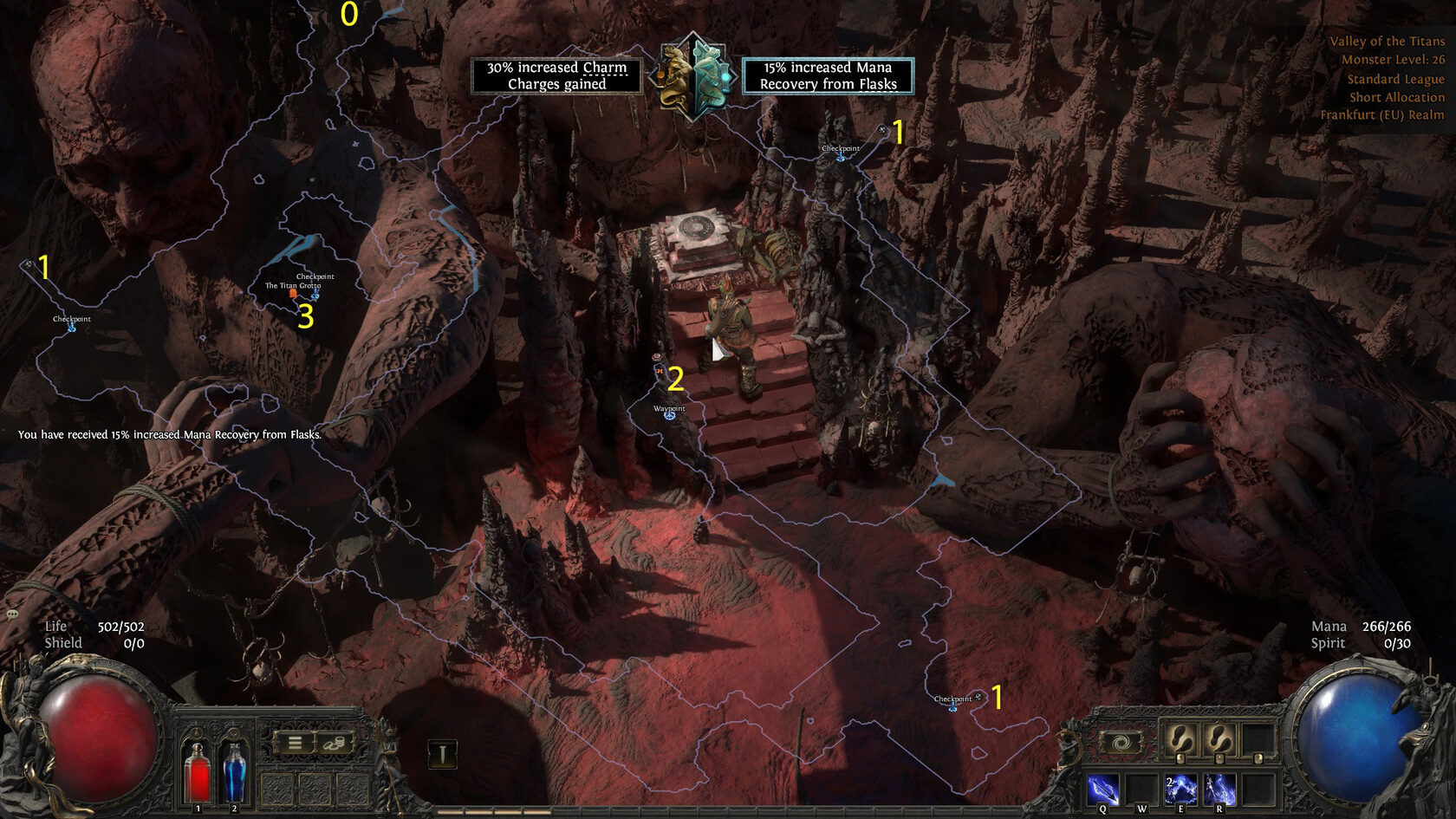Select the Waypoint marker on the map

pyautogui.click(x=669, y=416)
